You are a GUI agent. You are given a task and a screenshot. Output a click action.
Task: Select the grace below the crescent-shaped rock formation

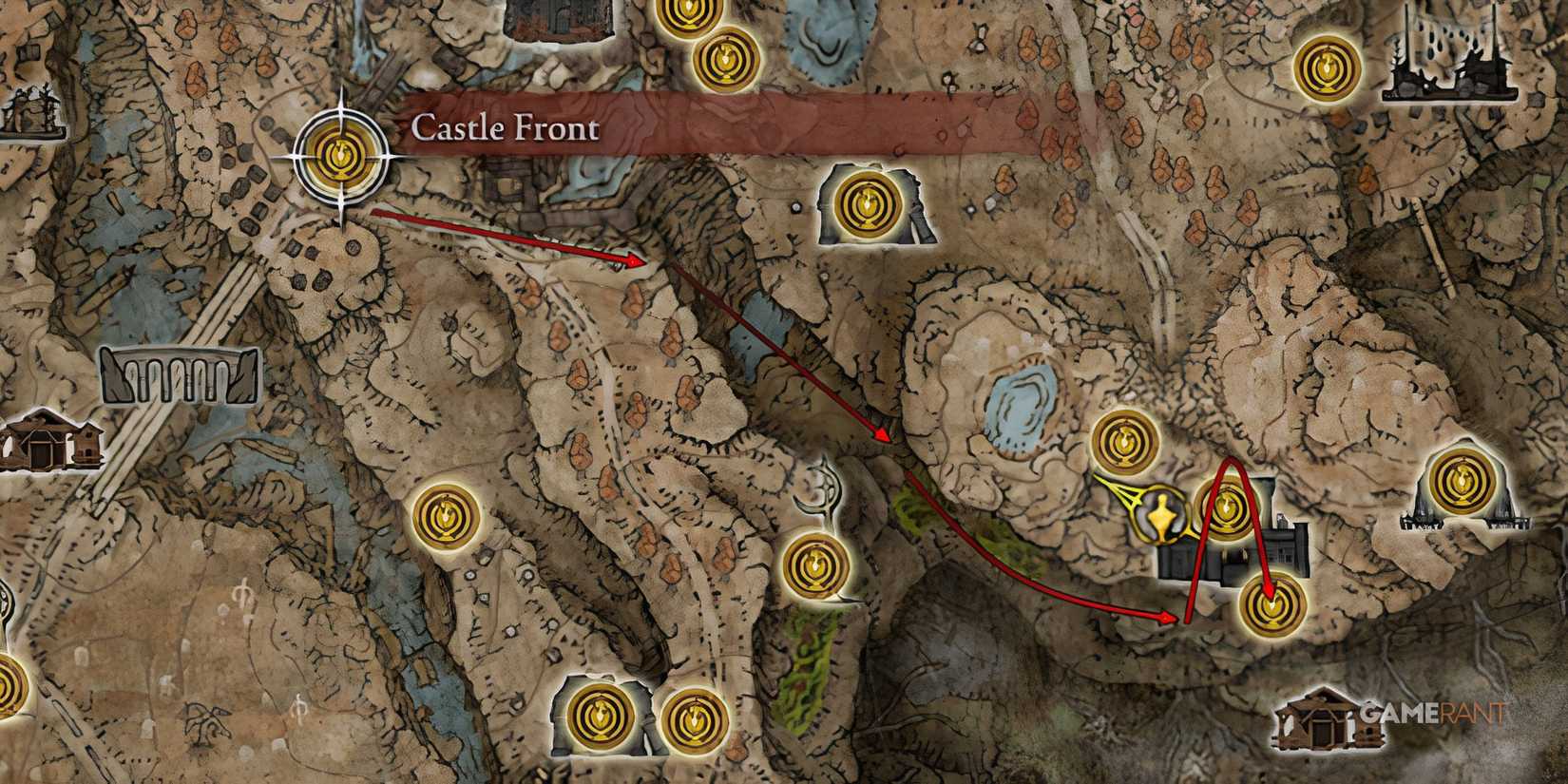point(818,565)
